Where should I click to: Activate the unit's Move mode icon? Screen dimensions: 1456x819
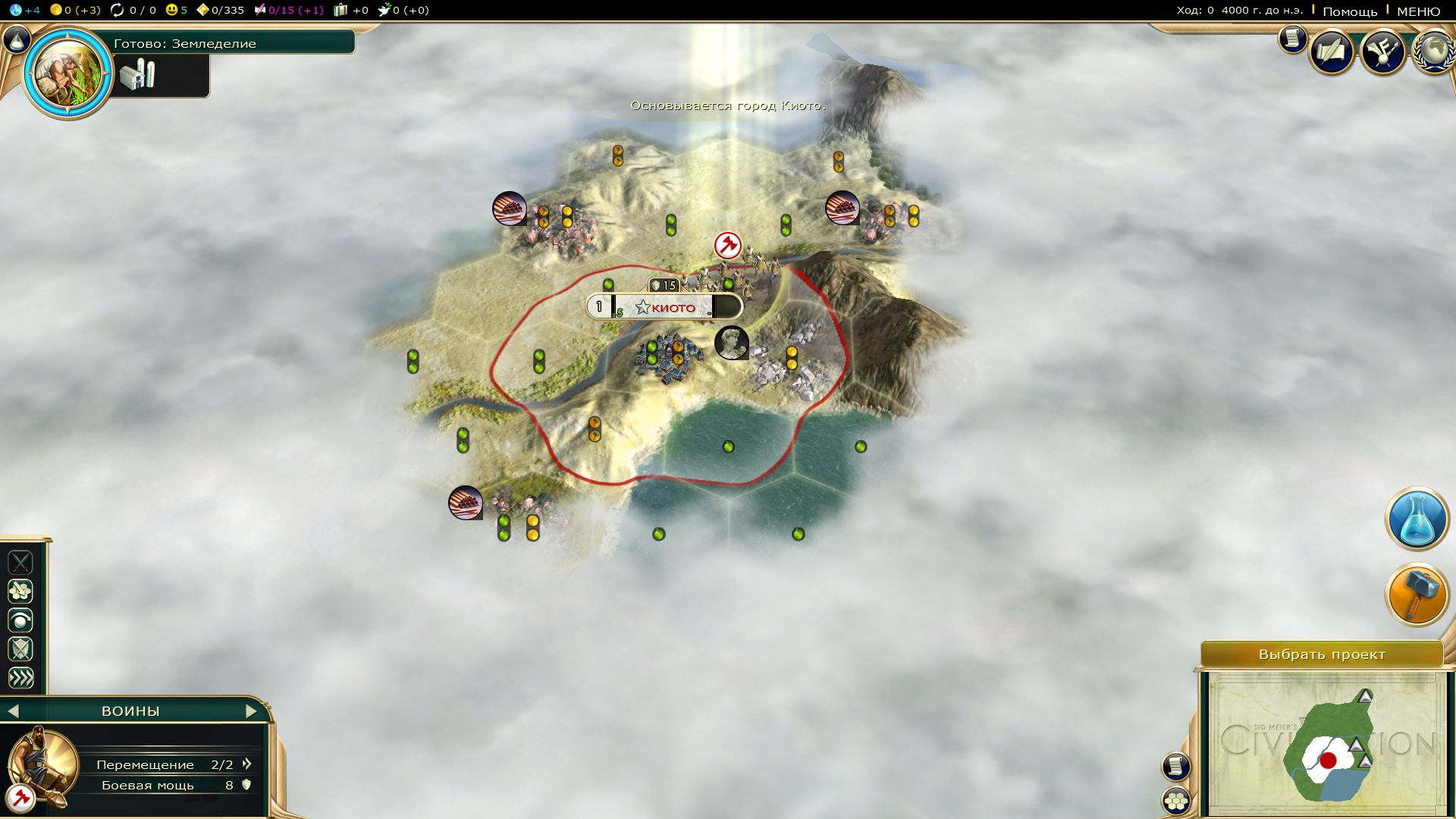(20, 591)
